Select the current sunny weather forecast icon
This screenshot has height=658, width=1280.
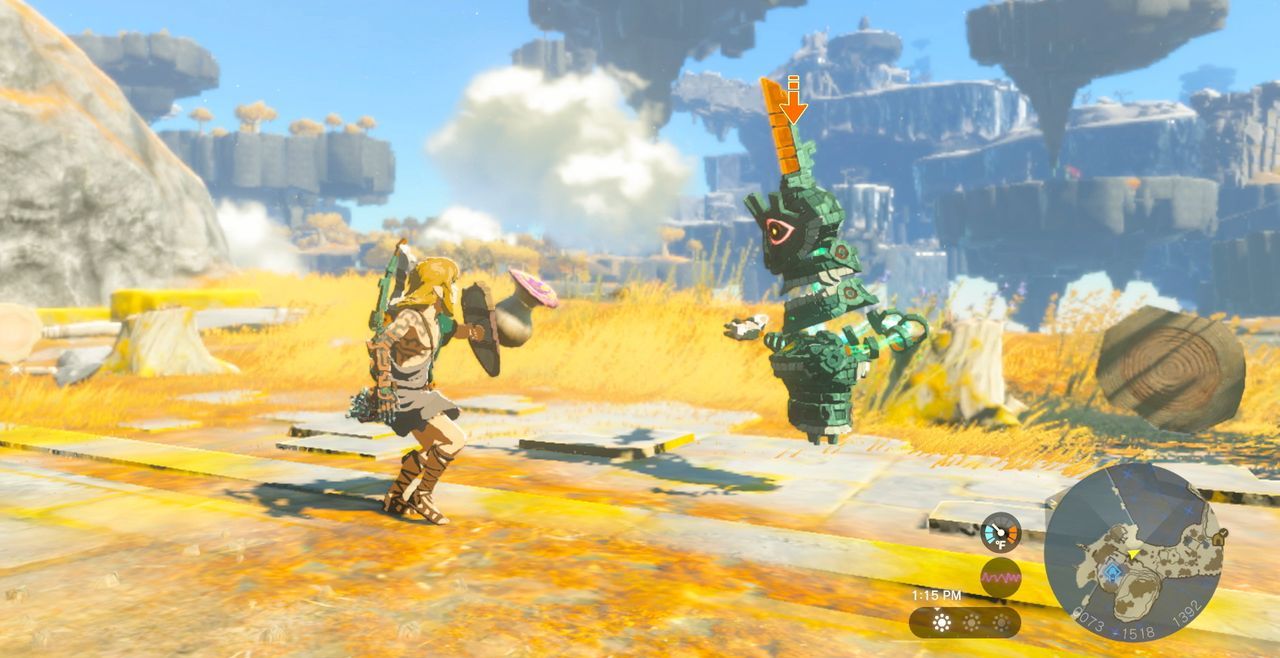tap(941, 622)
